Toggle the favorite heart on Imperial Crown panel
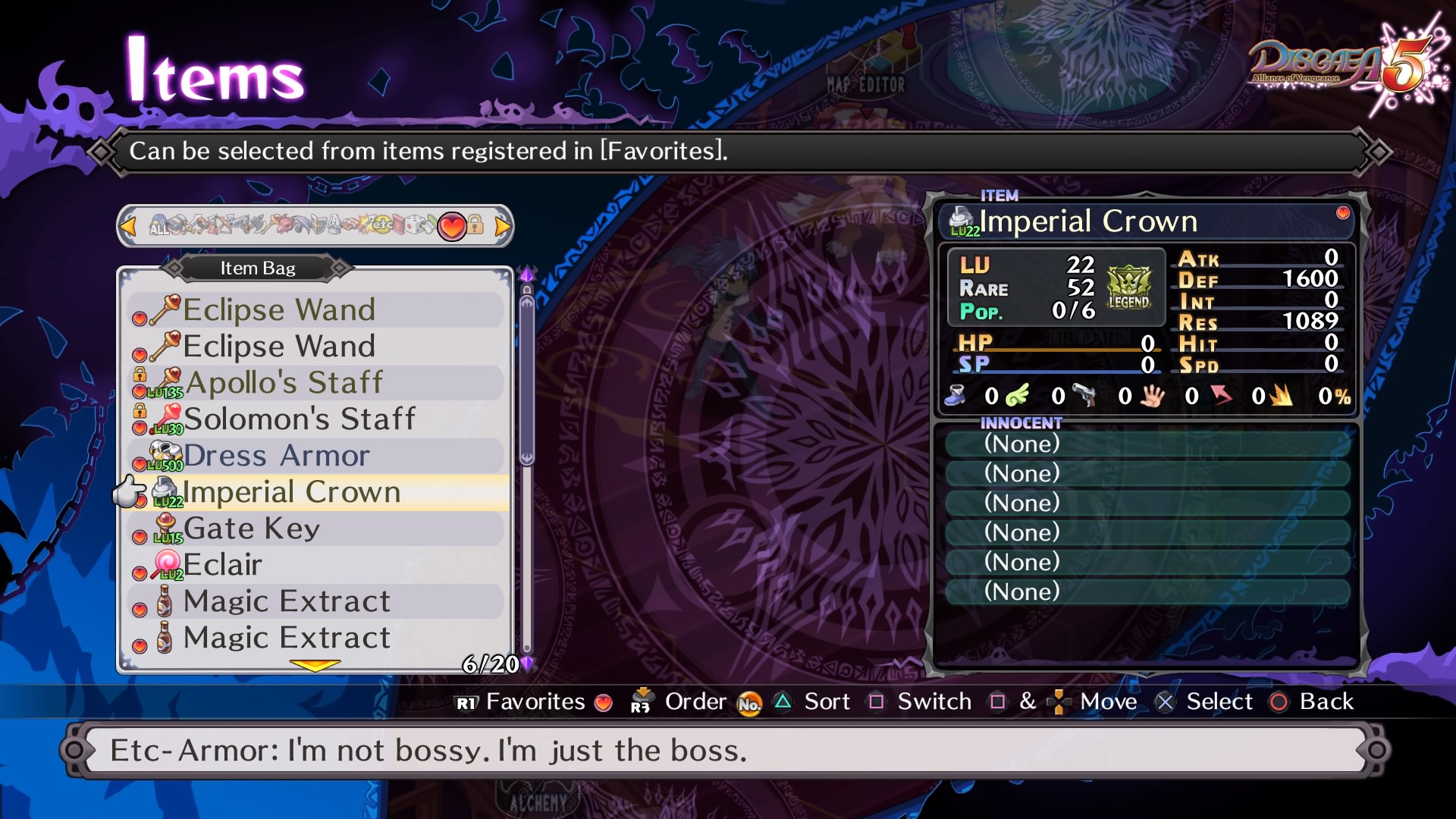This screenshot has width=1456, height=819. pos(1343,213)
